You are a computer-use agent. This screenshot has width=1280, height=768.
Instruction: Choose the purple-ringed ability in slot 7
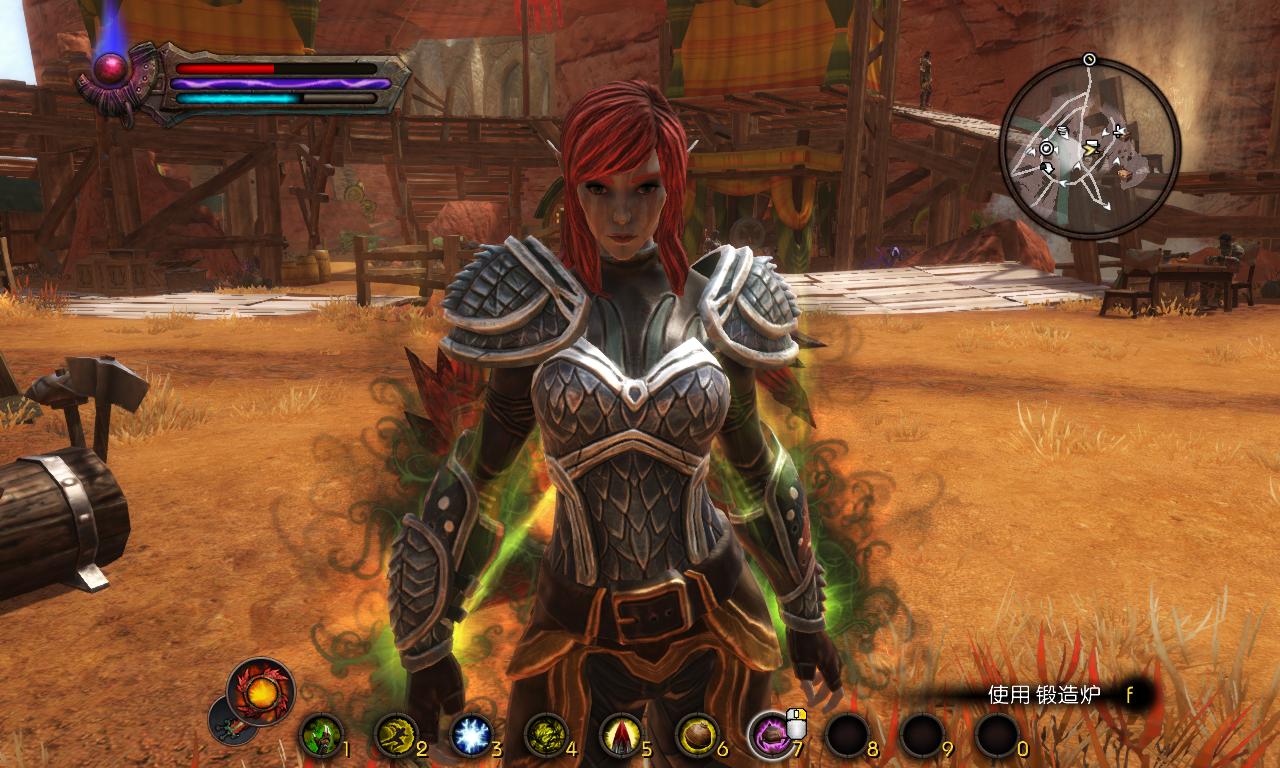[771, 736]
